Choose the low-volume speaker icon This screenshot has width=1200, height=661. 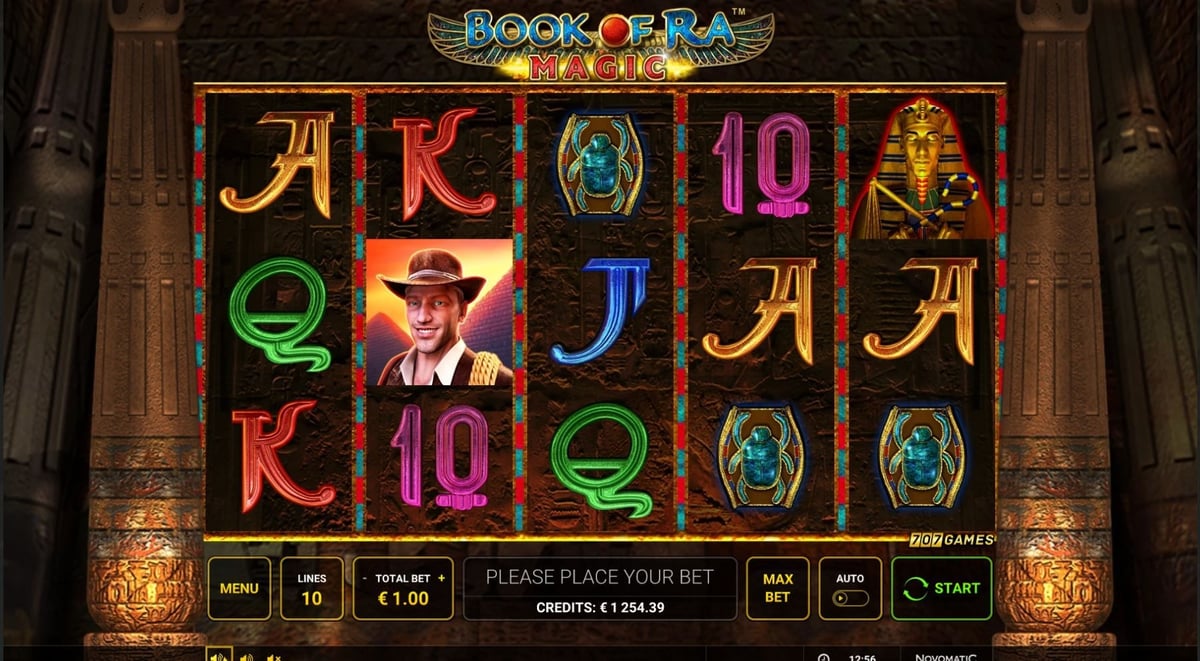[246, 656]
